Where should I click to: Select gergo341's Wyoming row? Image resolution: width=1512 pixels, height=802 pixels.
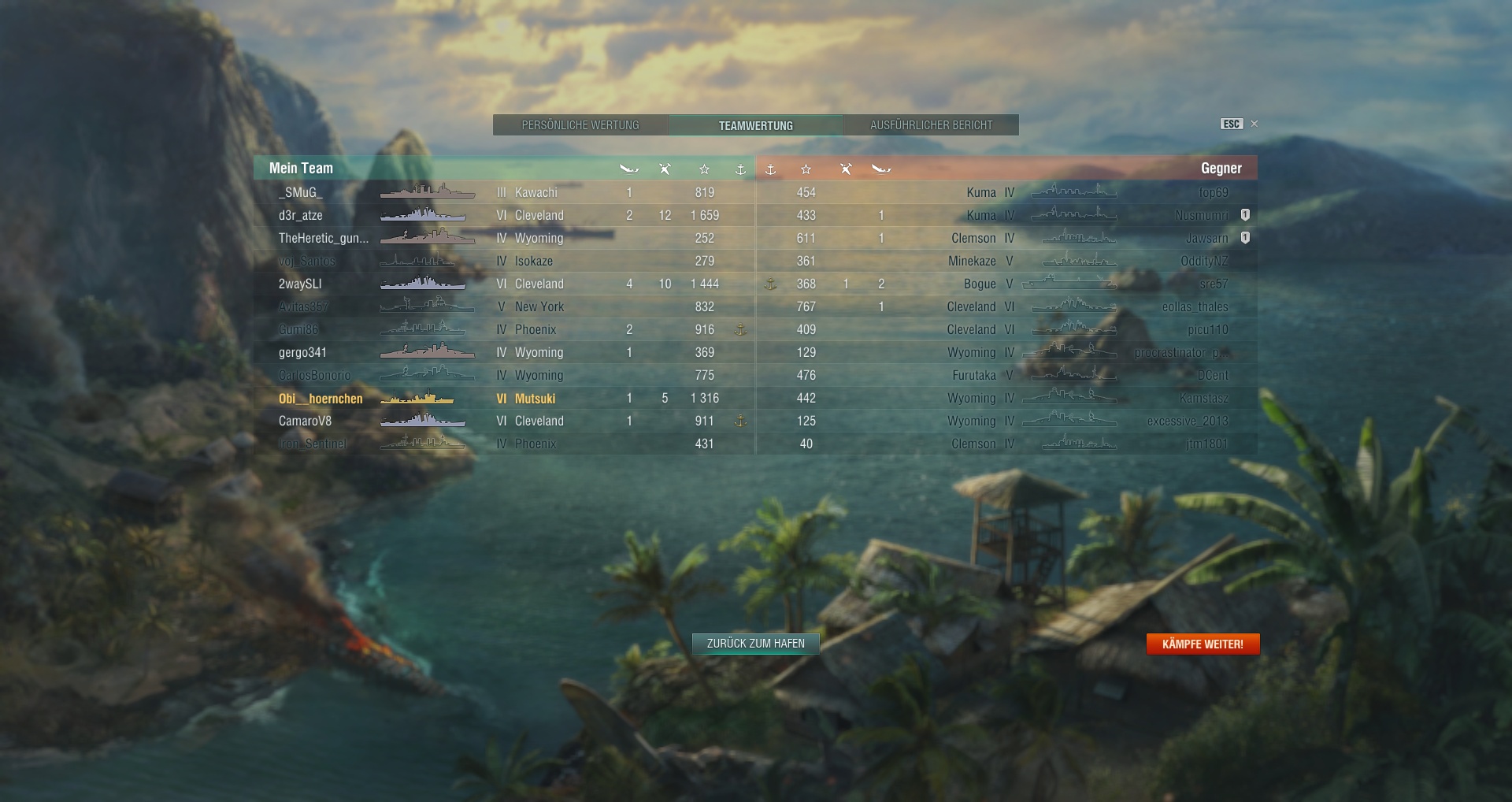pos(302,353)
